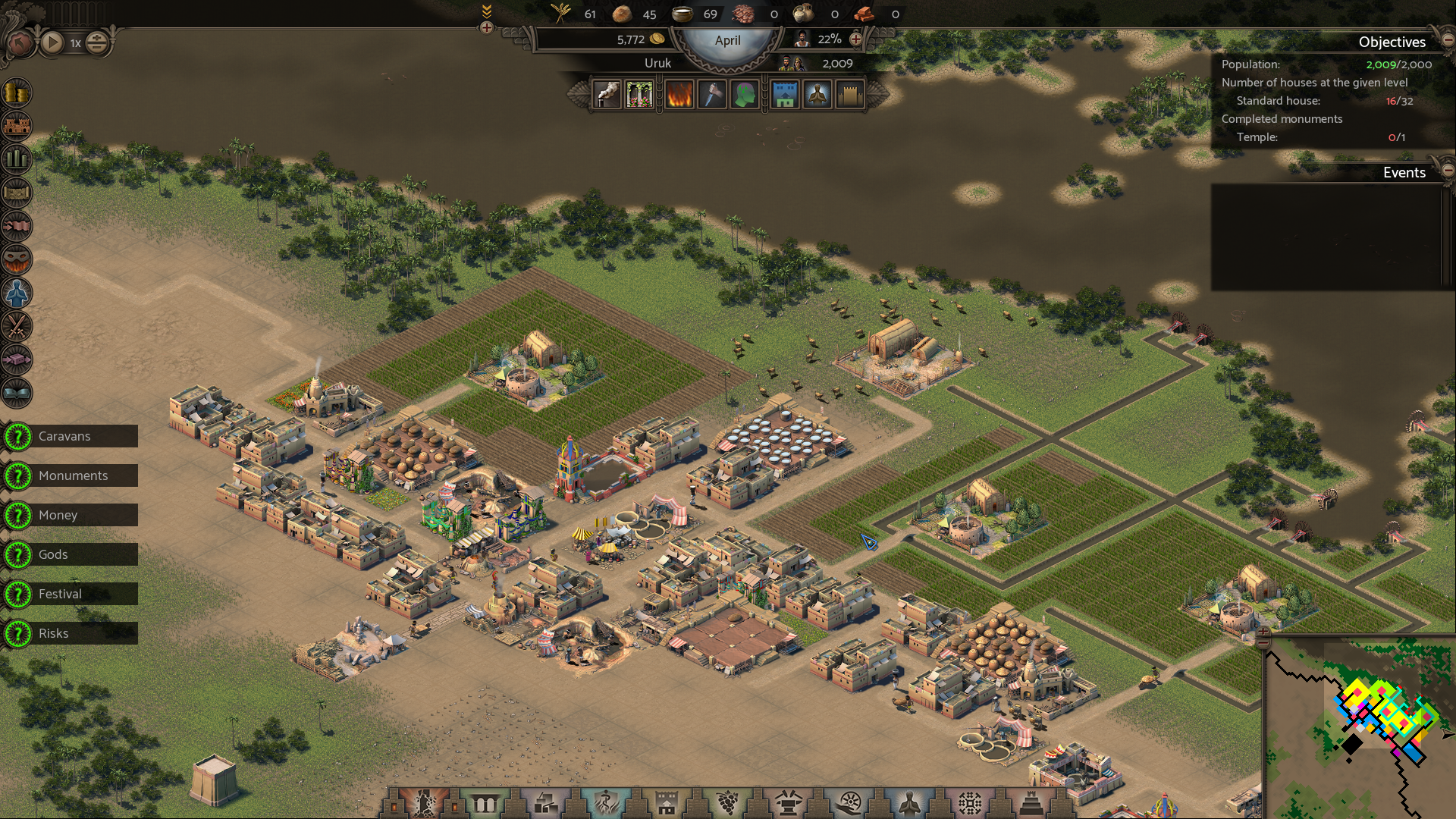Open the grapes food building category
The height and width of the screenshot is (819, 1456).
(x=727, y=802)
